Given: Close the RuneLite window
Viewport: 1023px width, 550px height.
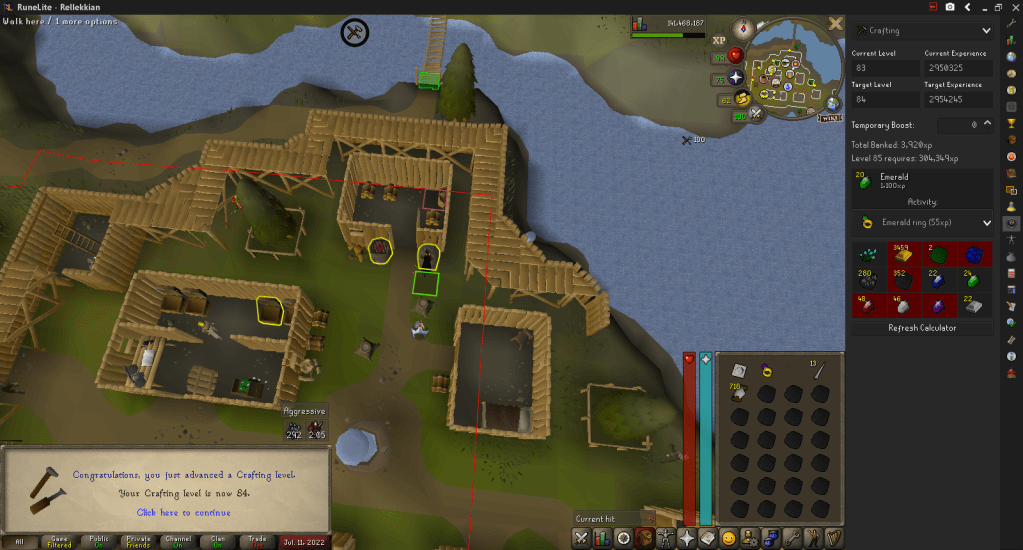Looking at the screenshot, I should (1013, 7).
